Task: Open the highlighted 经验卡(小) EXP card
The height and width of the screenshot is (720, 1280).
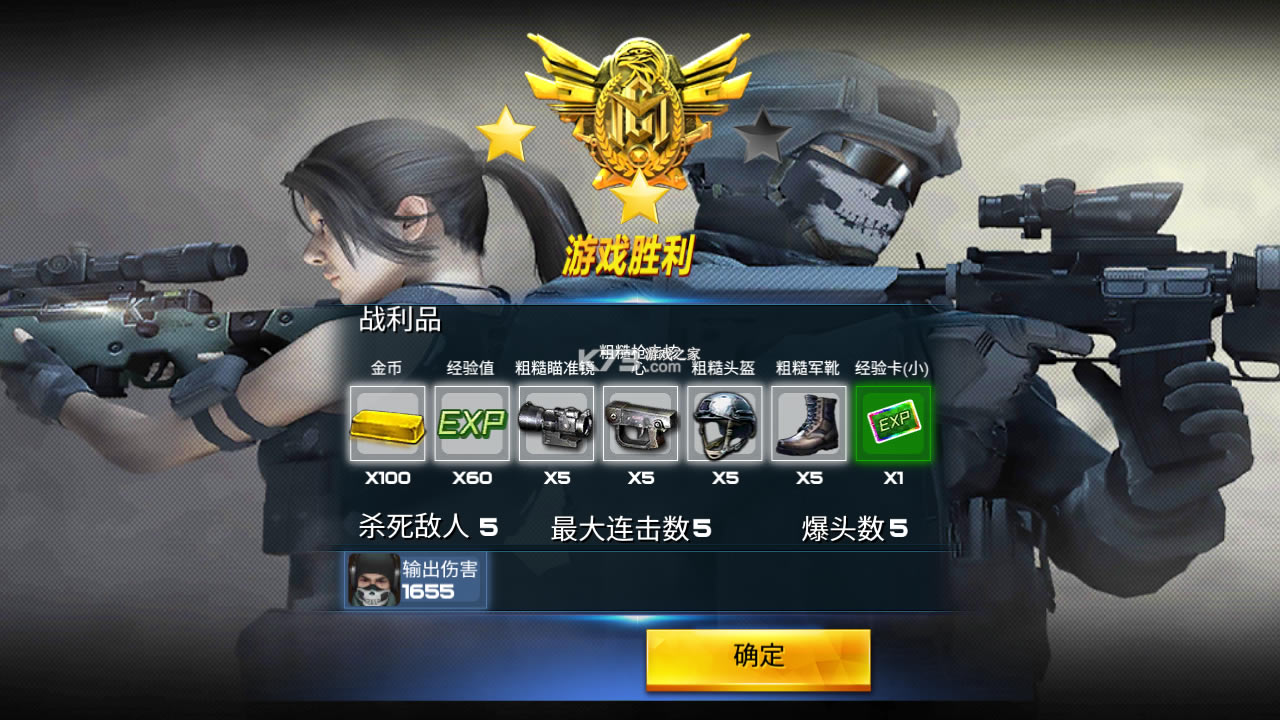Action: [x=894, y=425]
